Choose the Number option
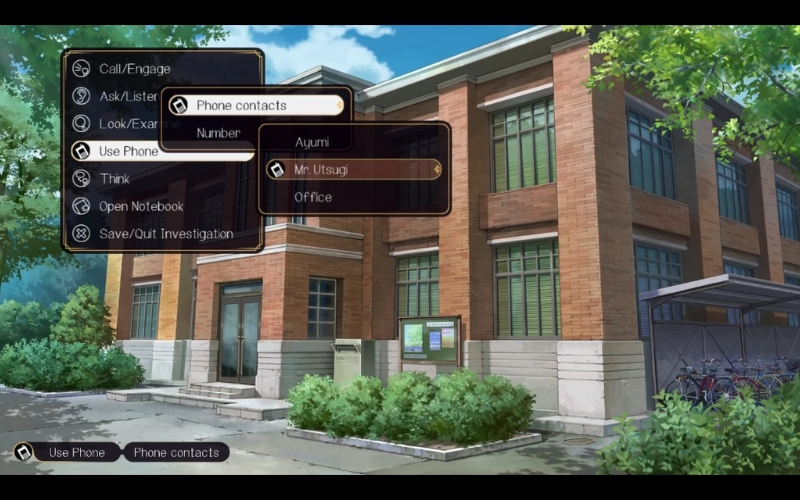This screenshot has height=500, width=800. (x=218, y=133)
